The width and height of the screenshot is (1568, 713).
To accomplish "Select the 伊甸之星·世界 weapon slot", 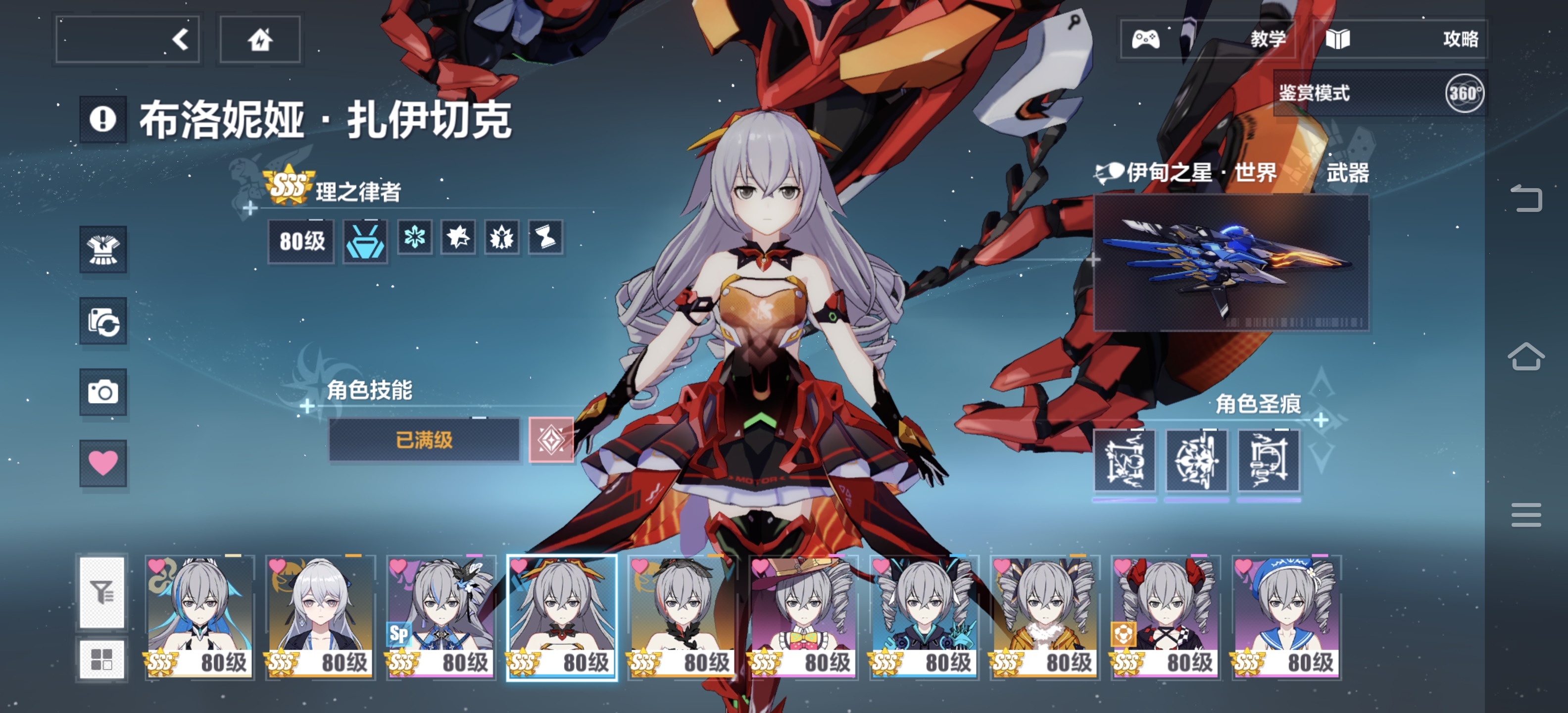I will (1231, 263).
